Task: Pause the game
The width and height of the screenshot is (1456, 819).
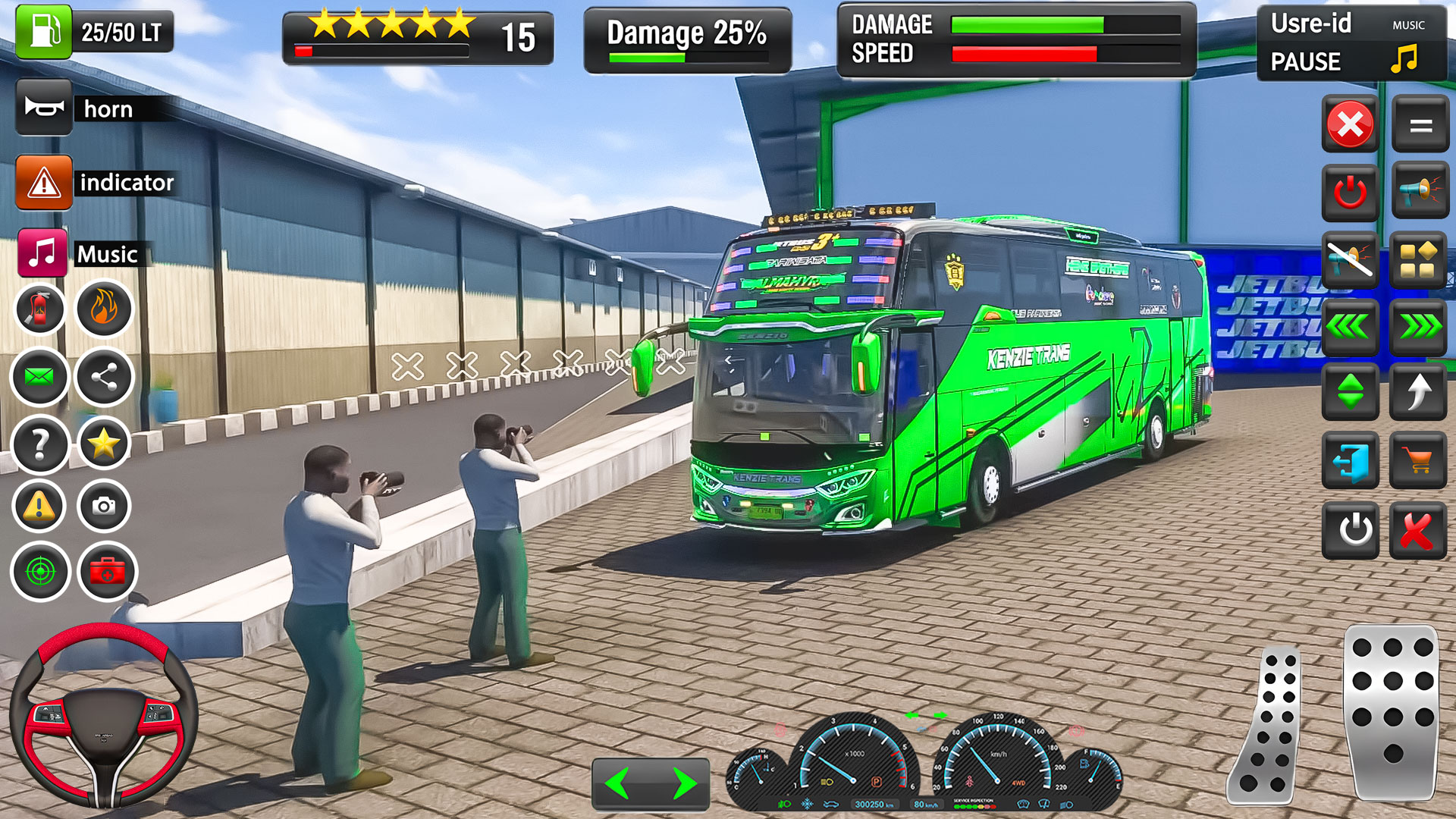Action: 1305,61
